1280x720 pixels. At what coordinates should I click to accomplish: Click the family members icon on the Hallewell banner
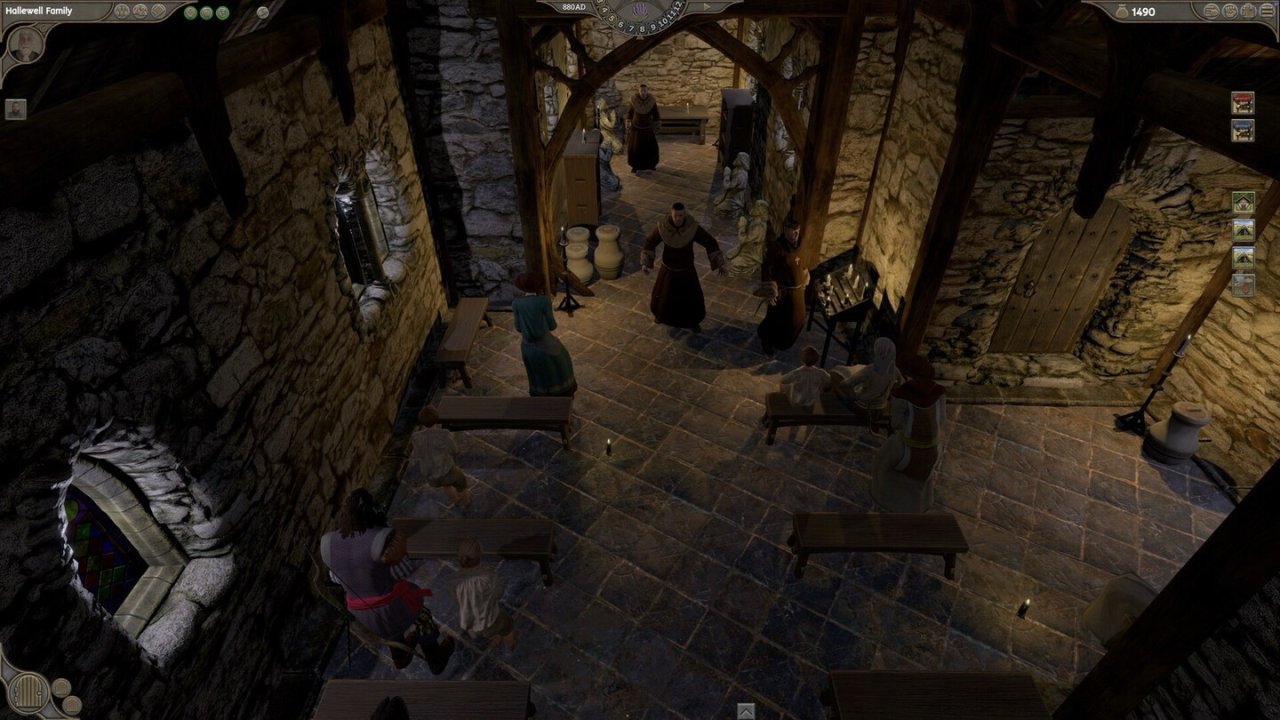click(122, 11)
